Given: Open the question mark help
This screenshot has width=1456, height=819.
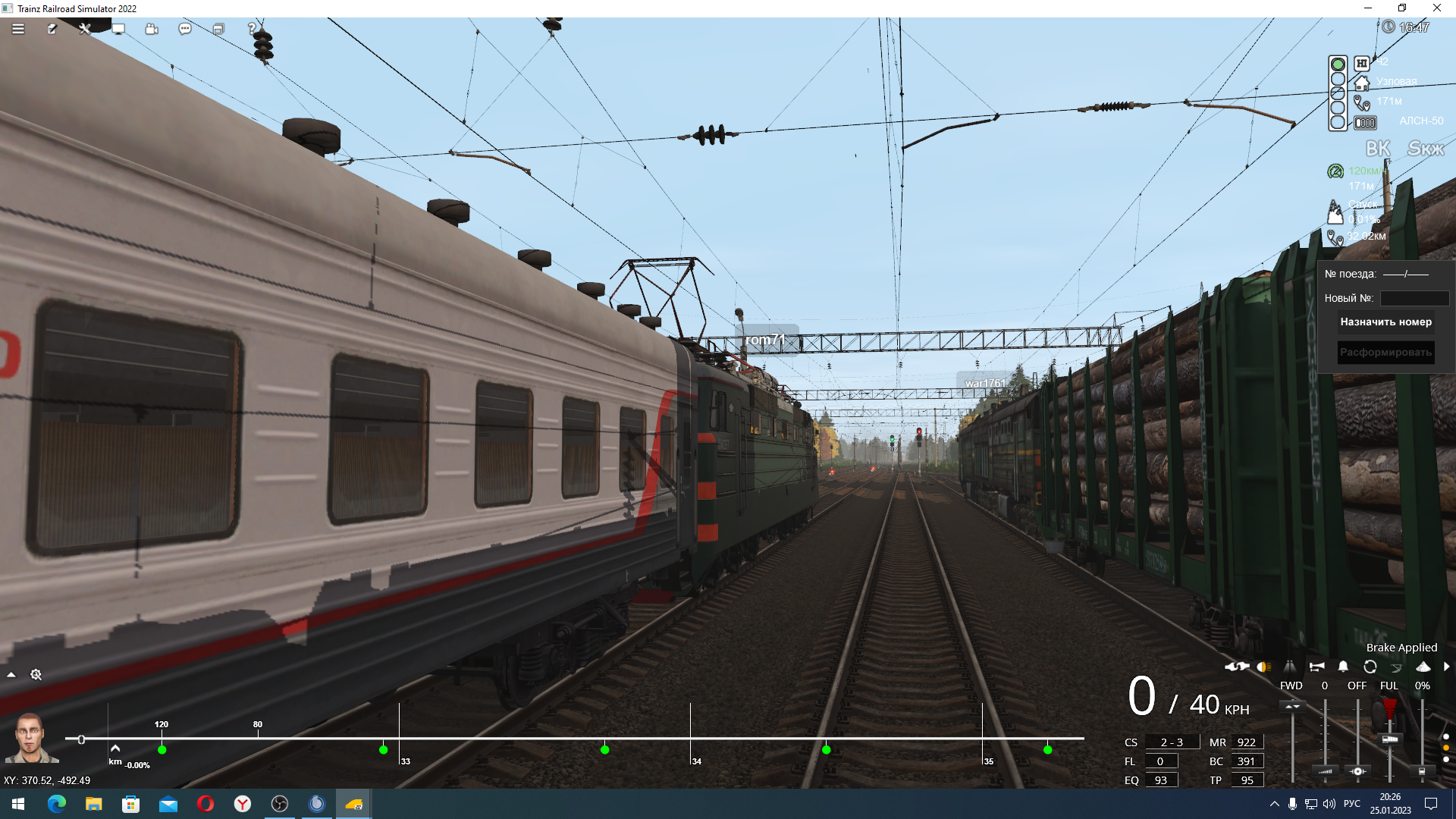Looking at the screenshot, I should pyautogui.click(x=252, y=29).
